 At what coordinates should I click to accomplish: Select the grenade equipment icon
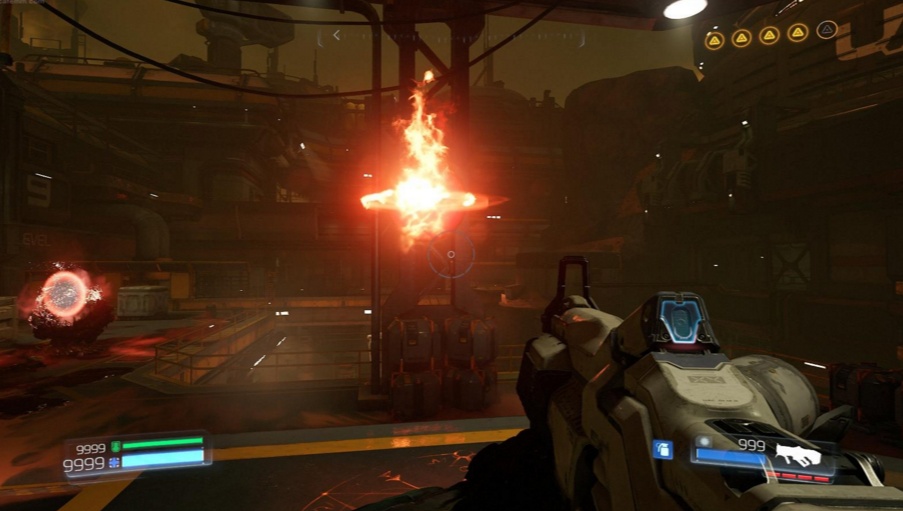coord(661,450)
